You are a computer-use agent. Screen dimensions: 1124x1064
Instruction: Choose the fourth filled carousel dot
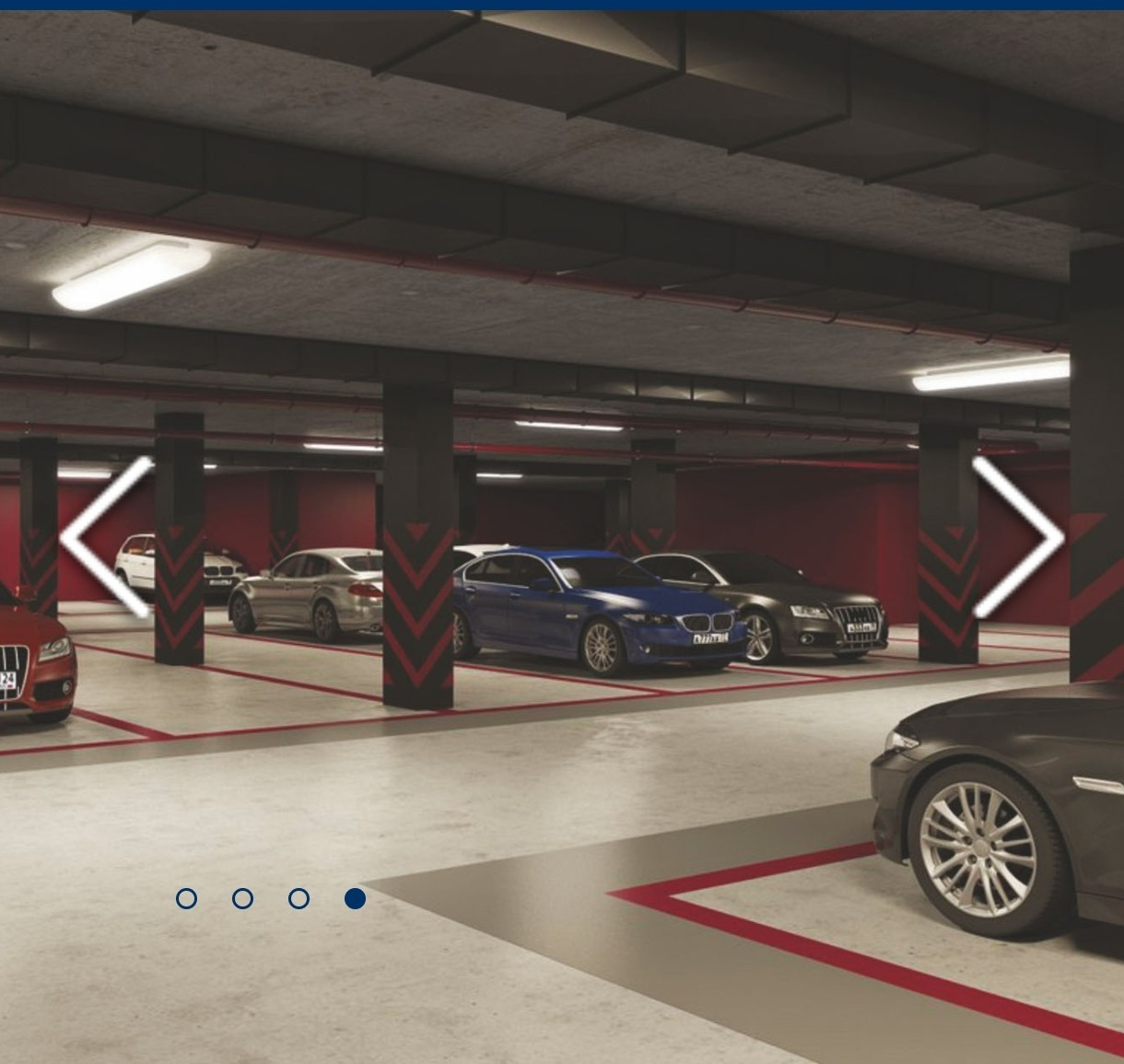[x=355, y=898]
